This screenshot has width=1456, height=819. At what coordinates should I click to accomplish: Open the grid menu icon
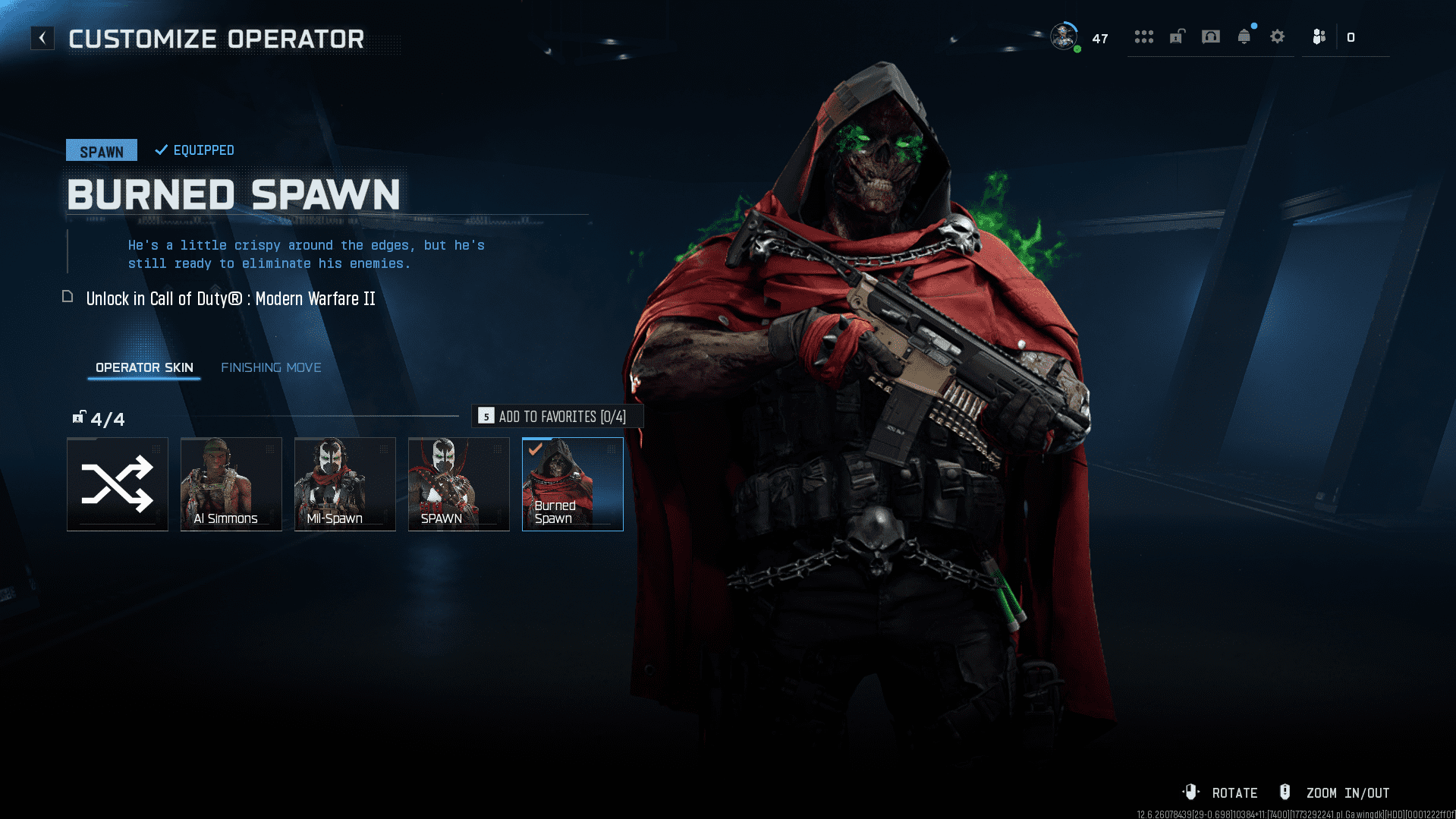(1143, 36)
